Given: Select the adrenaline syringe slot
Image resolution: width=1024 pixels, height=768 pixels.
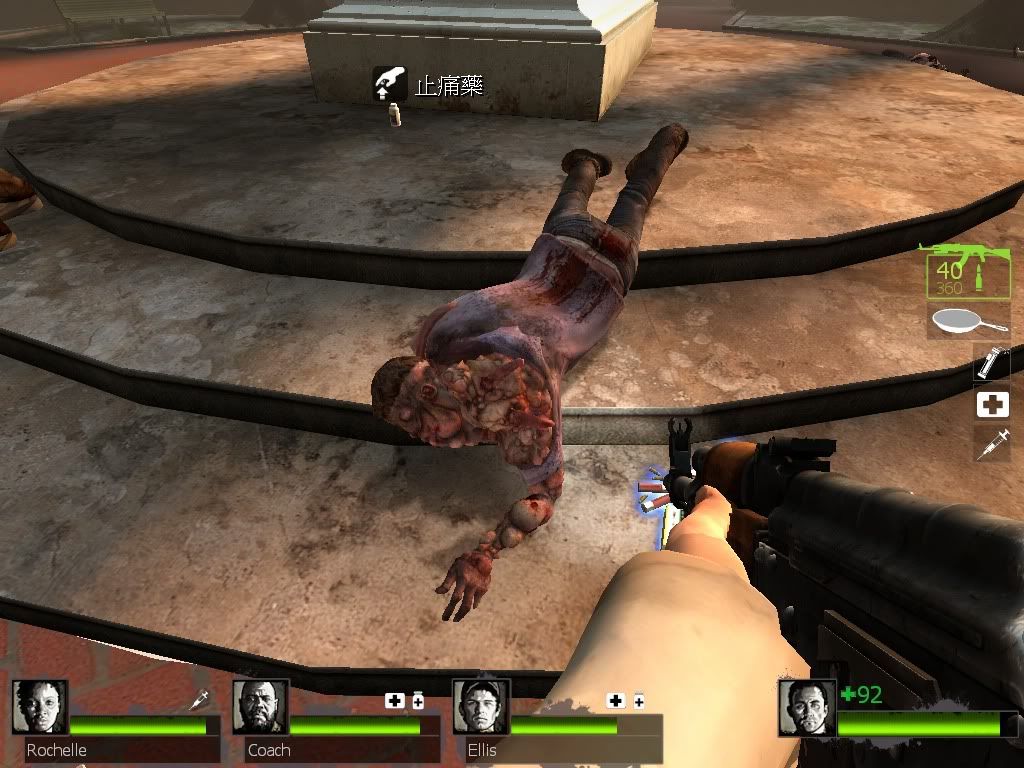Looking at the screenshot, I should [x=991, y=445].
